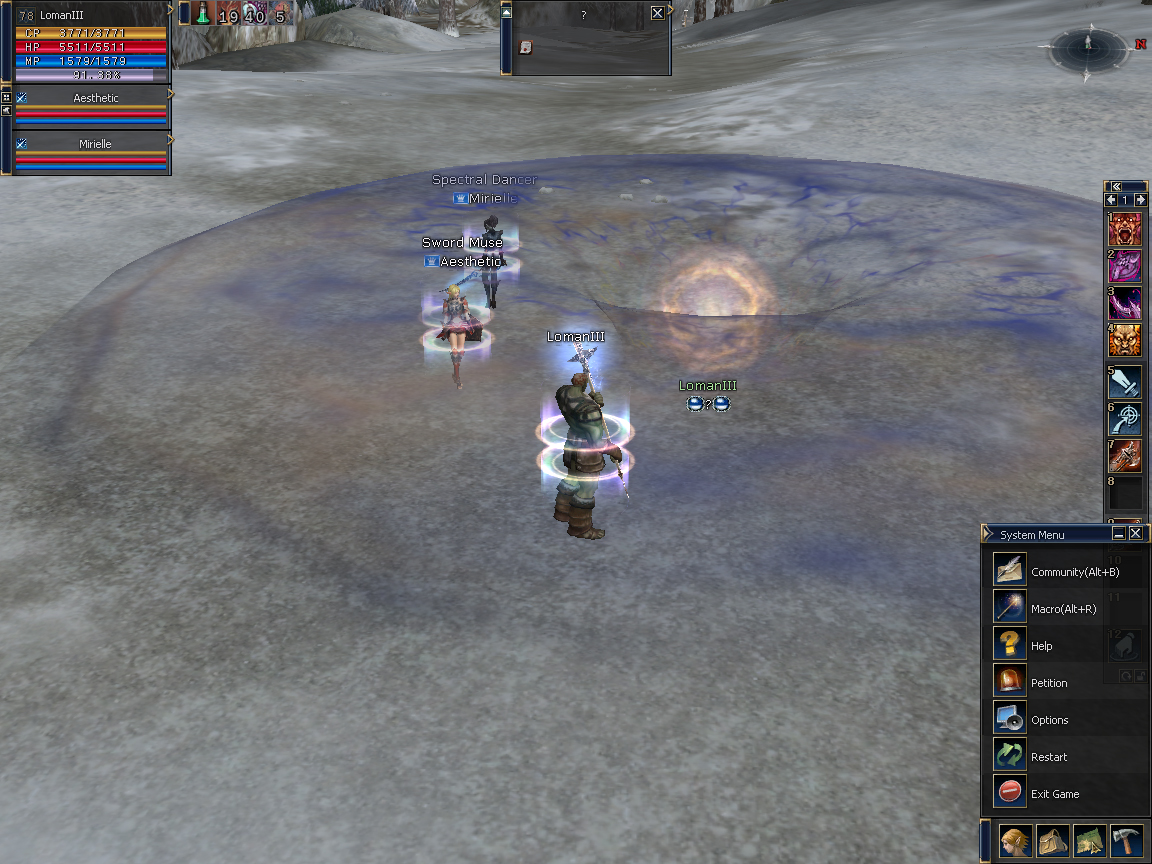The image size is (1152, 864).
Task: Use the sword attack action in slot 5
Action: [1125, 381]
